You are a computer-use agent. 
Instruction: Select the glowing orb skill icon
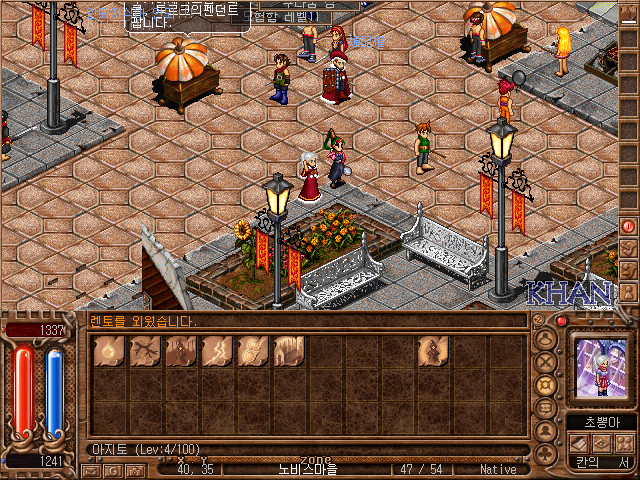(x=108, y=350)
